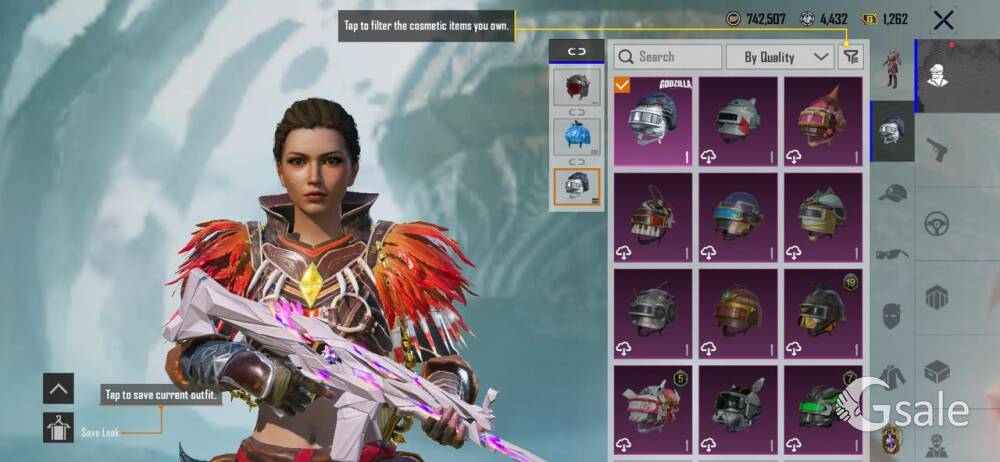Collapse the panel with the up arrow
Image resolution: width=1000 pixels, height=462 pixels.
tap(59, 388)
